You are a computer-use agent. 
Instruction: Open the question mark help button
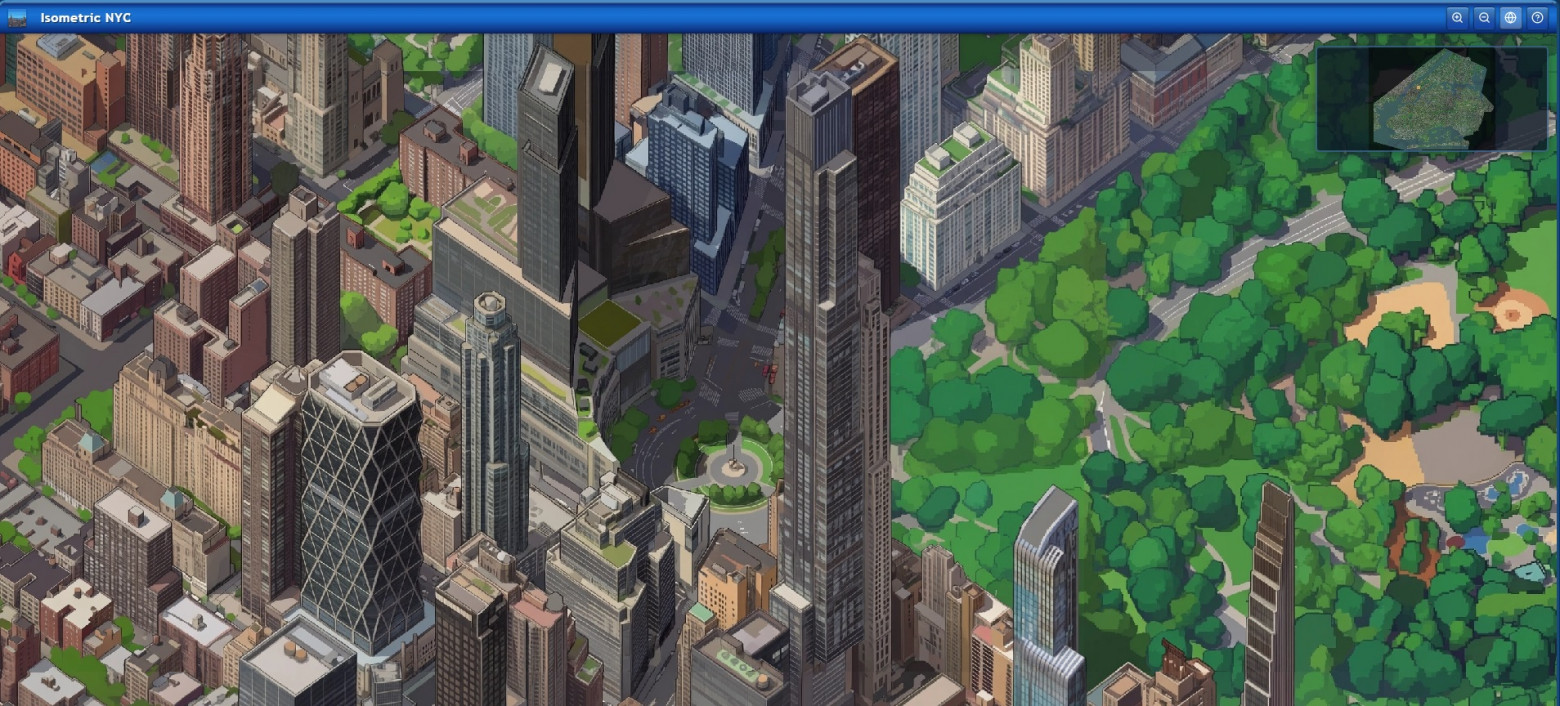1538,17
